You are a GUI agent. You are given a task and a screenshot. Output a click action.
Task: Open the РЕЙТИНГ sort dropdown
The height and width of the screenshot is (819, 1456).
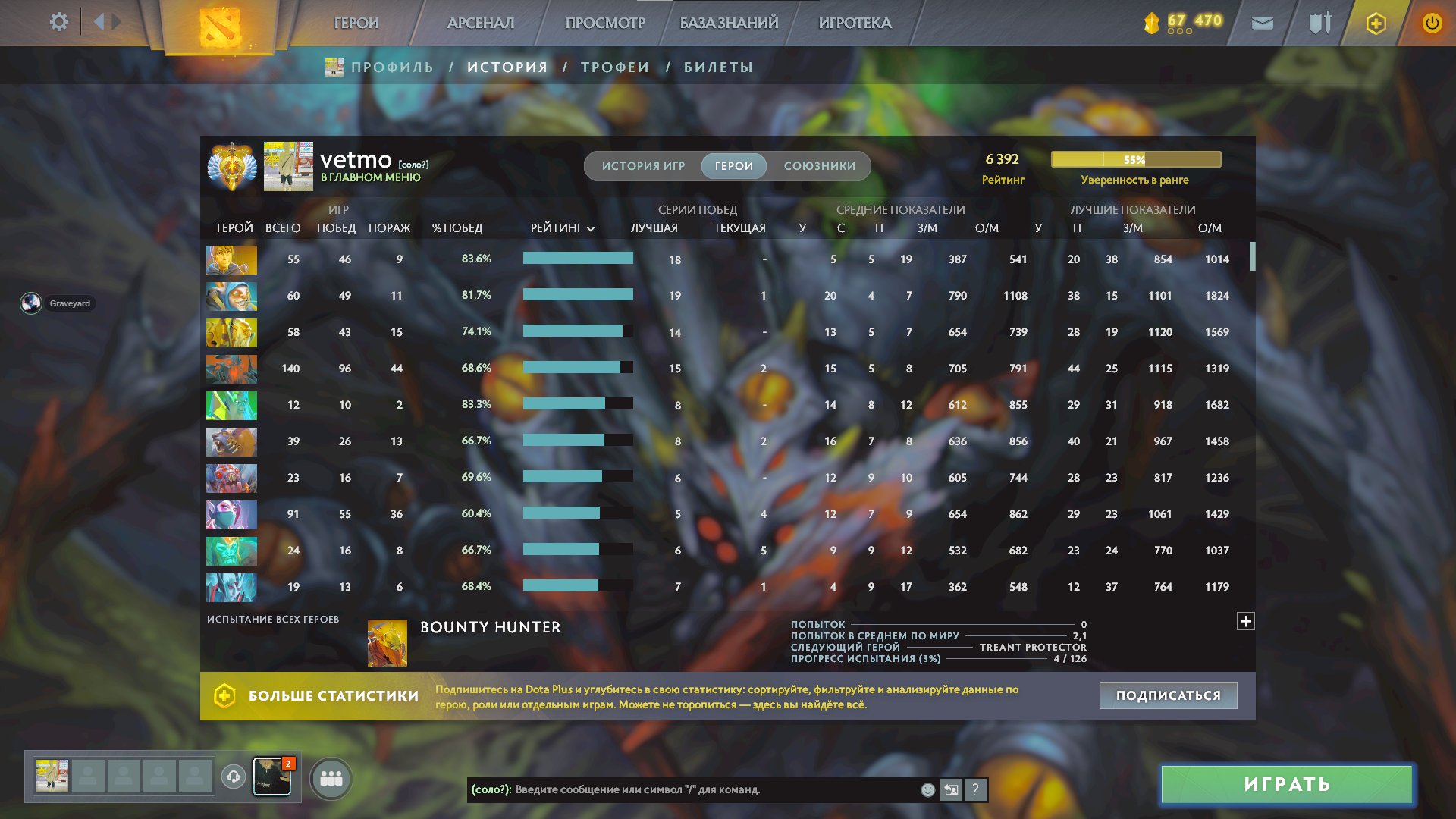[562, 227]
